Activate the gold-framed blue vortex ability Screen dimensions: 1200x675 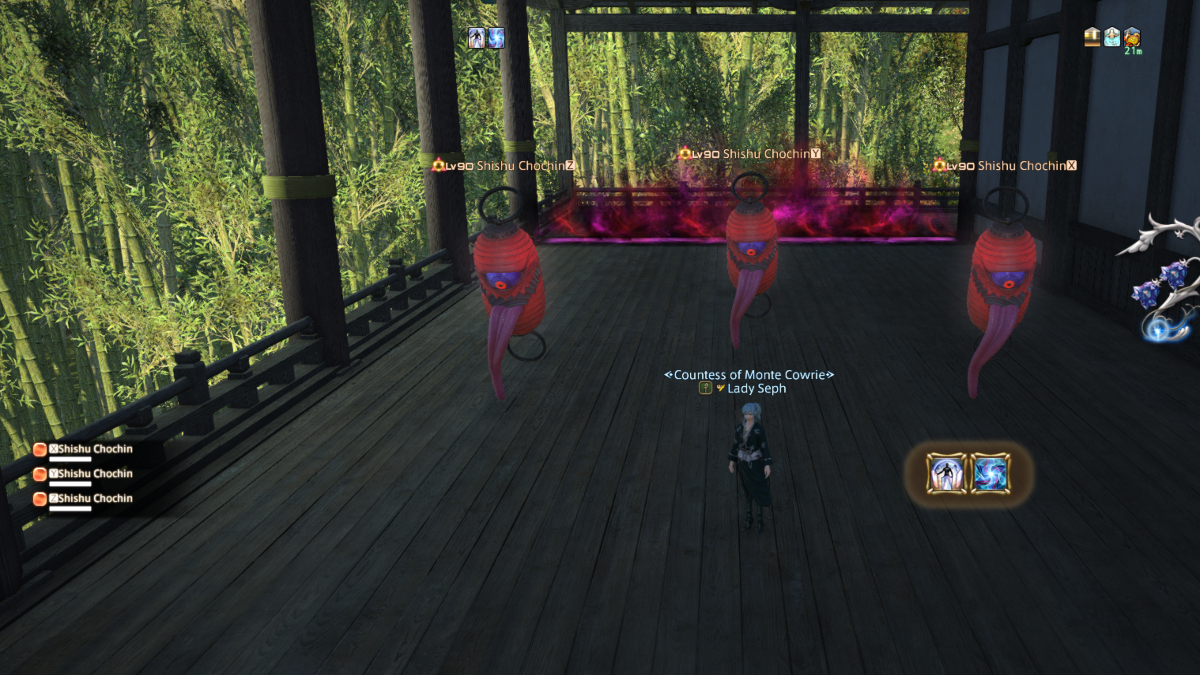990,473
